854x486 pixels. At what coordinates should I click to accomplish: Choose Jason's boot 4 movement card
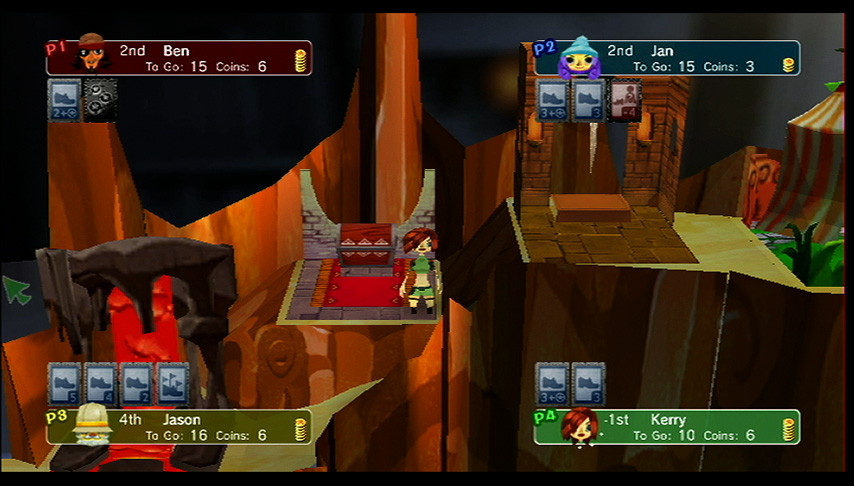tap(100, 384)
